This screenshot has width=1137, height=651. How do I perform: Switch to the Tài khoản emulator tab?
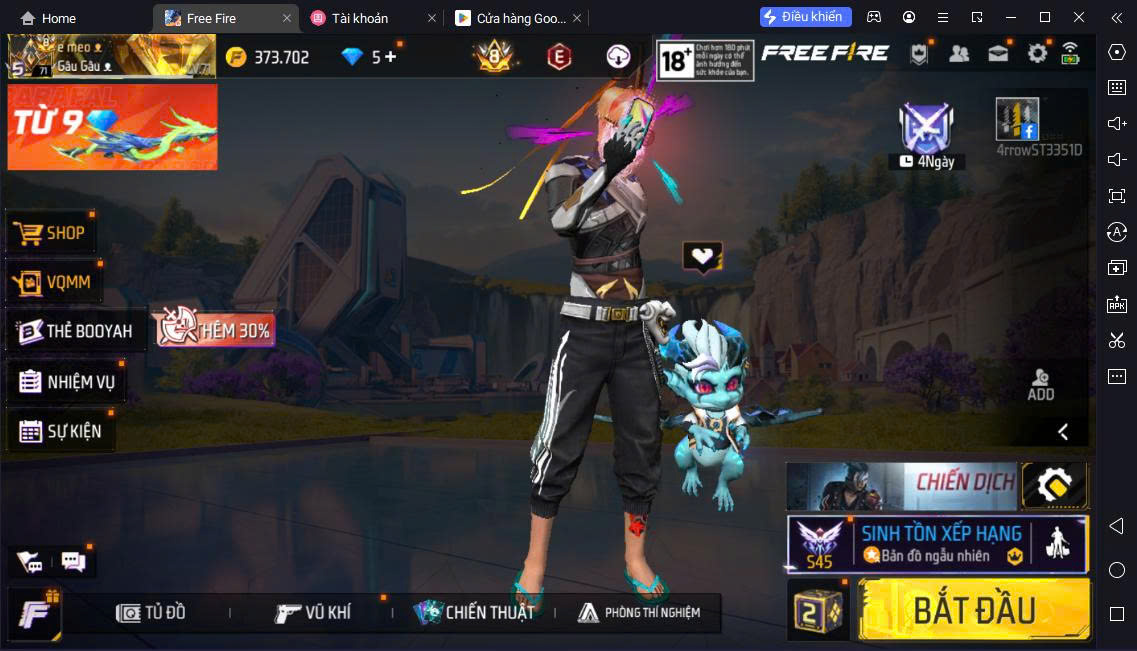coord(360,18)
